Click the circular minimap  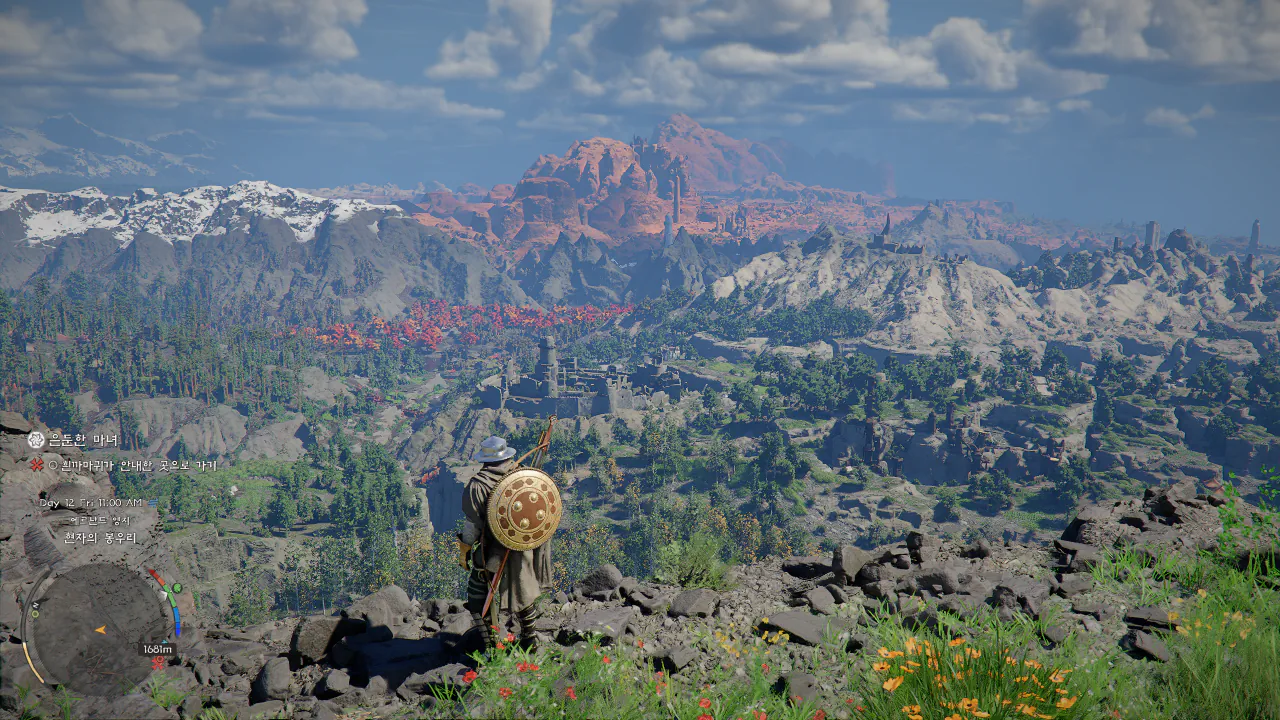tap(97, 630)
